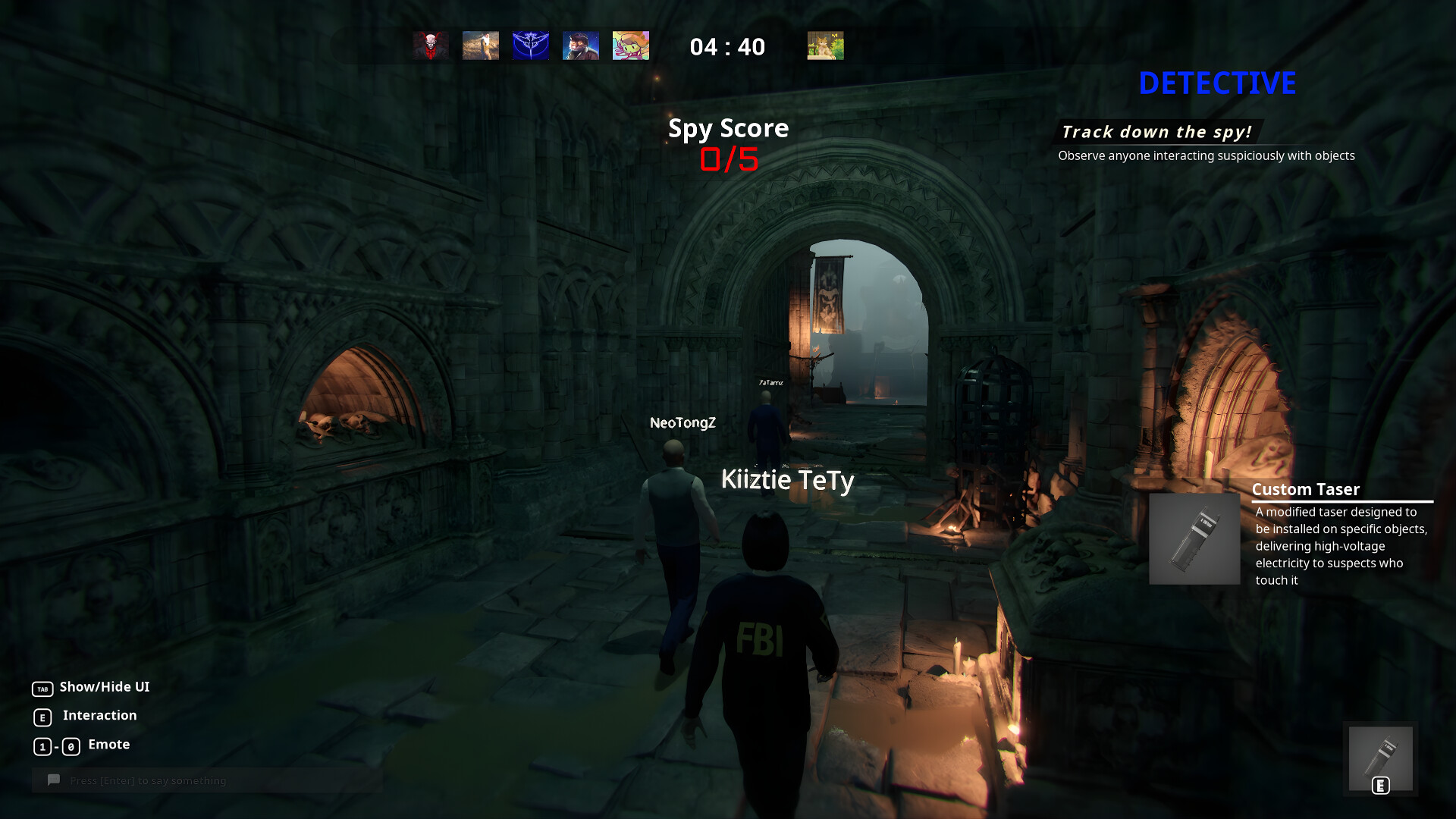Viewport: 1456px width, 819px height.
Task: Select the Custom Taser item thumbnail
Action: coord(1193,538)
